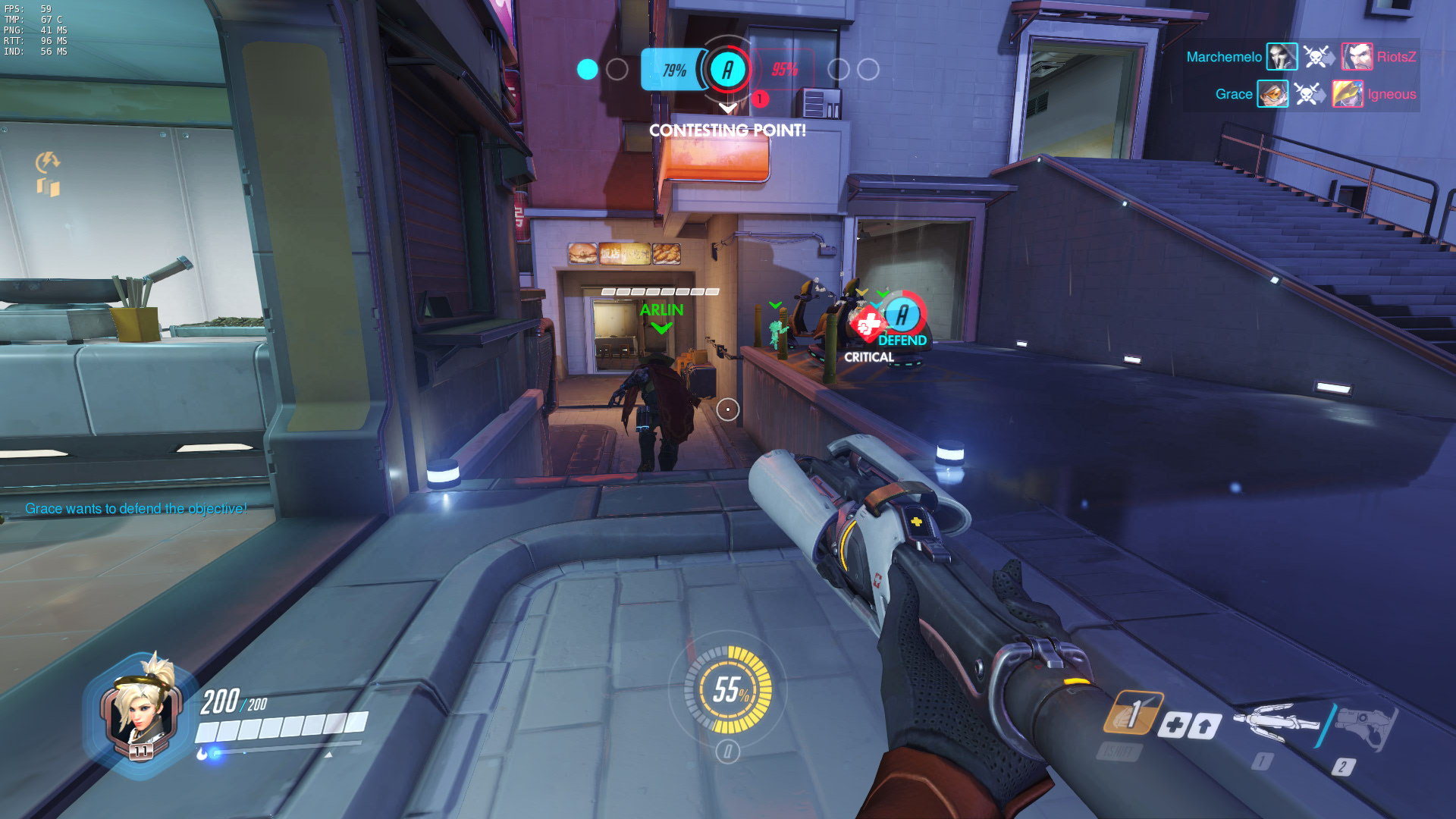Click the green arrow below ARLIN's nameplate
The width and height of the screenshot is (1456, 819).
664,328
